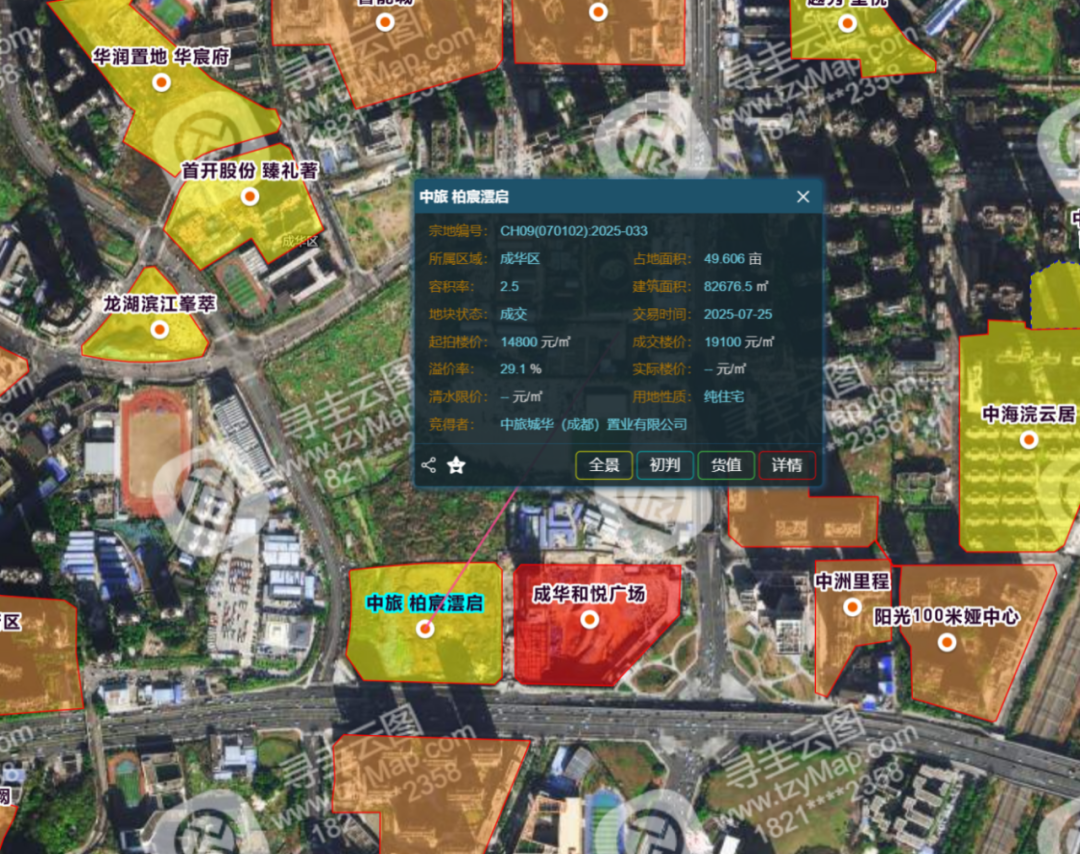Image resolution: width=1080 pixels, height=854 pixels.
Task: Select the 成华和悦广场 map marker
Action: click(590, 619)
